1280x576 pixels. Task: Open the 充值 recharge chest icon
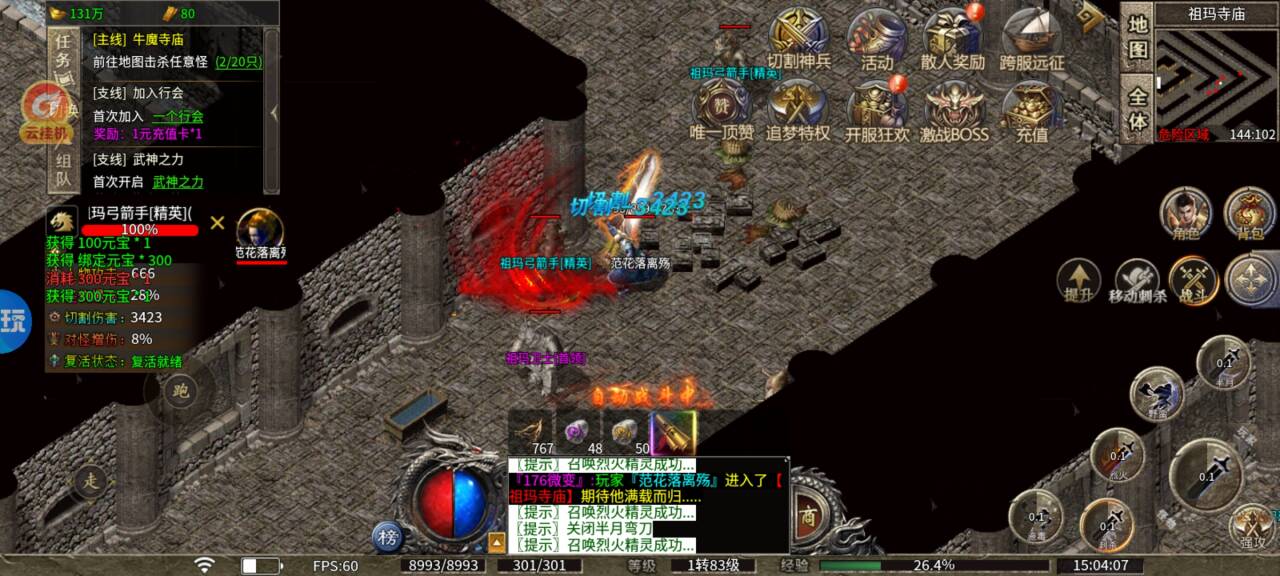1032,109
